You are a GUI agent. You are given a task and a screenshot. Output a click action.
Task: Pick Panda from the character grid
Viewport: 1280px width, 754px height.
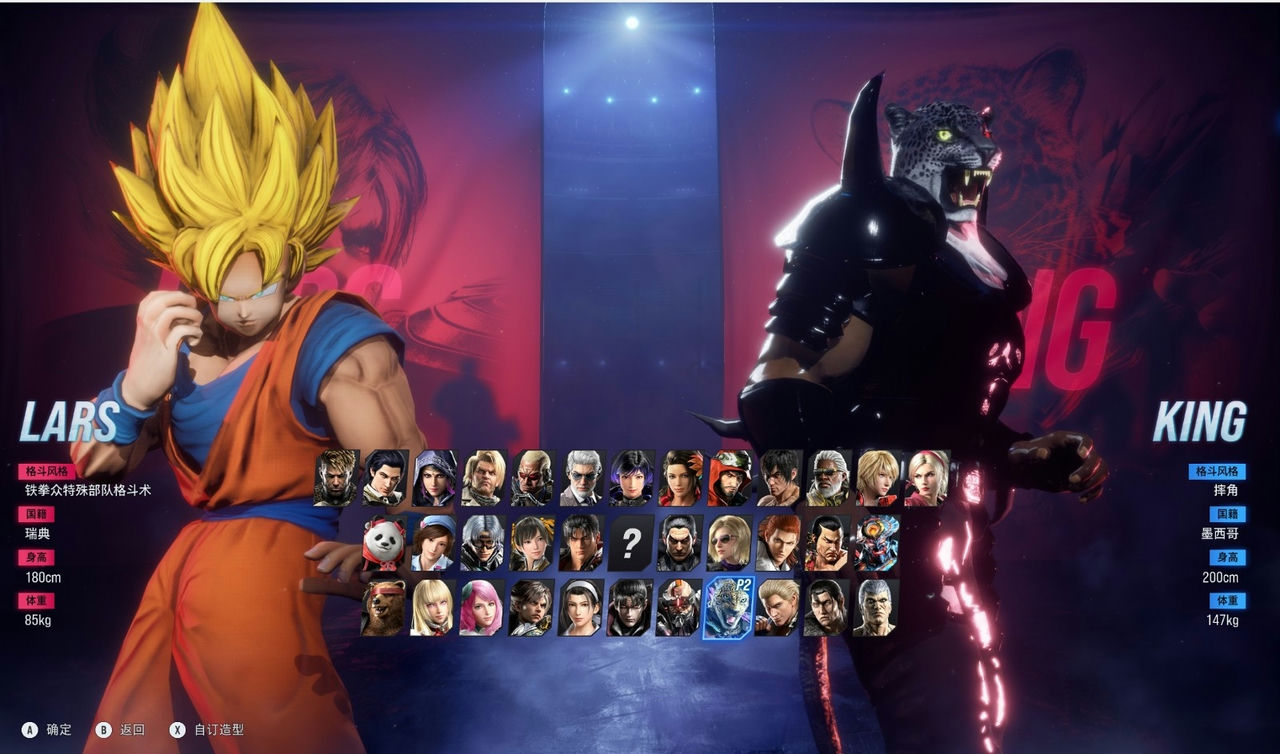(380, 542)
